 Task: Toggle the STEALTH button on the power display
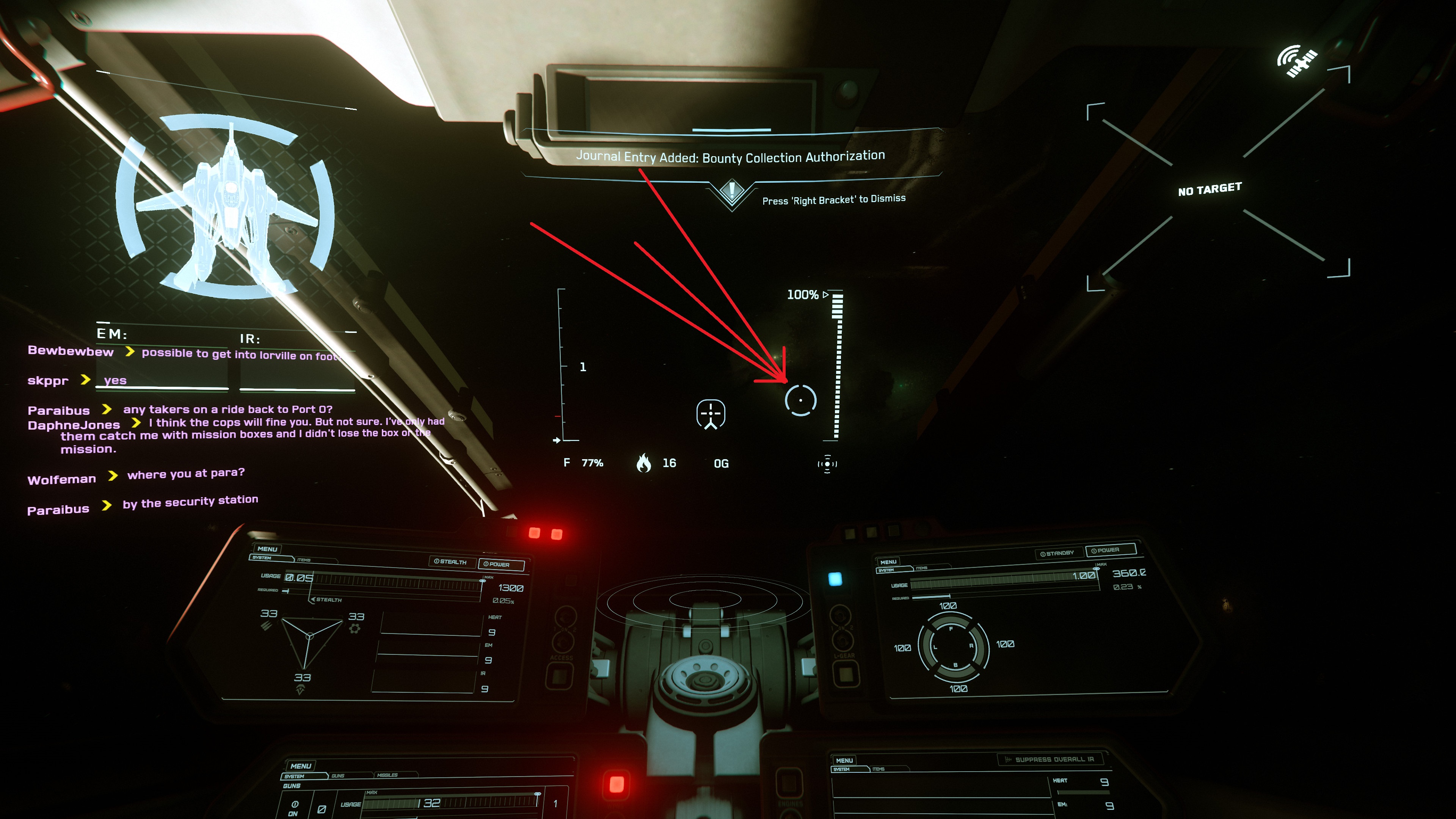coord(450,562)
